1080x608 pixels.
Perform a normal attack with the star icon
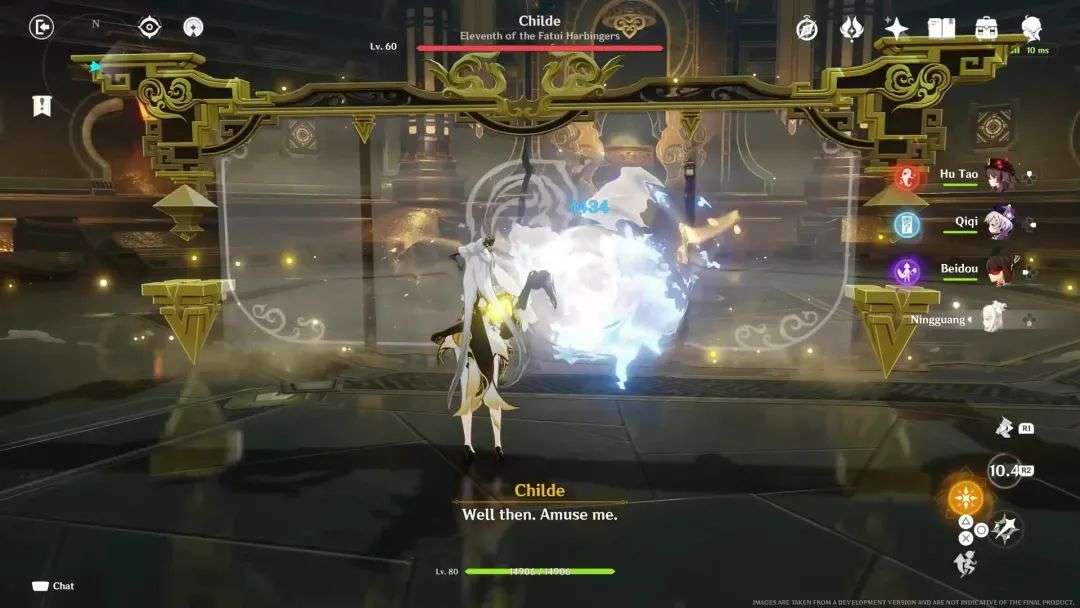[1007, 527]
